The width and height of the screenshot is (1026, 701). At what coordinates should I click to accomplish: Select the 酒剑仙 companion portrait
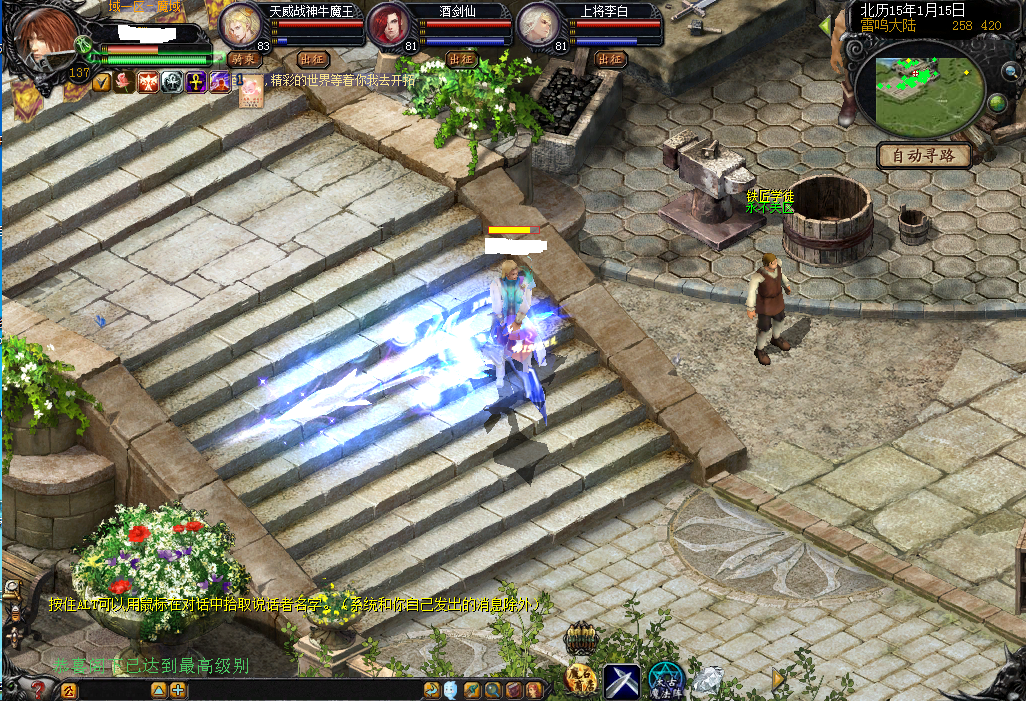[x=388, y=25]
